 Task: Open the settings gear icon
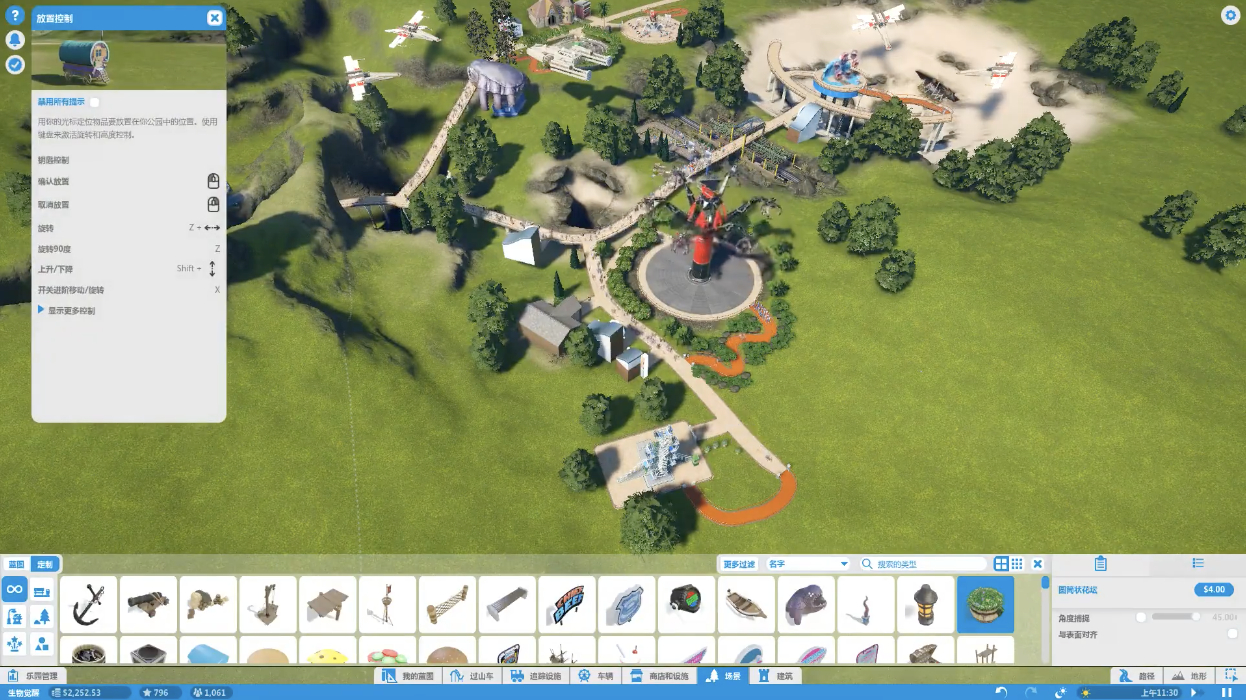coord(1230,15)
